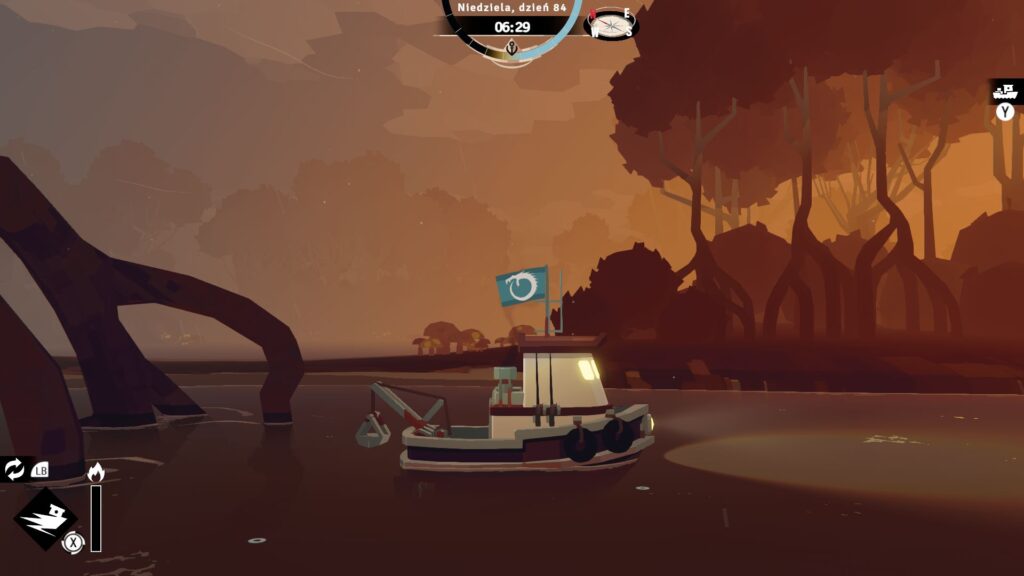Activate the Haste boat ability icon
The height and width of the screenshot is (576, 1024).
[45, 519]
